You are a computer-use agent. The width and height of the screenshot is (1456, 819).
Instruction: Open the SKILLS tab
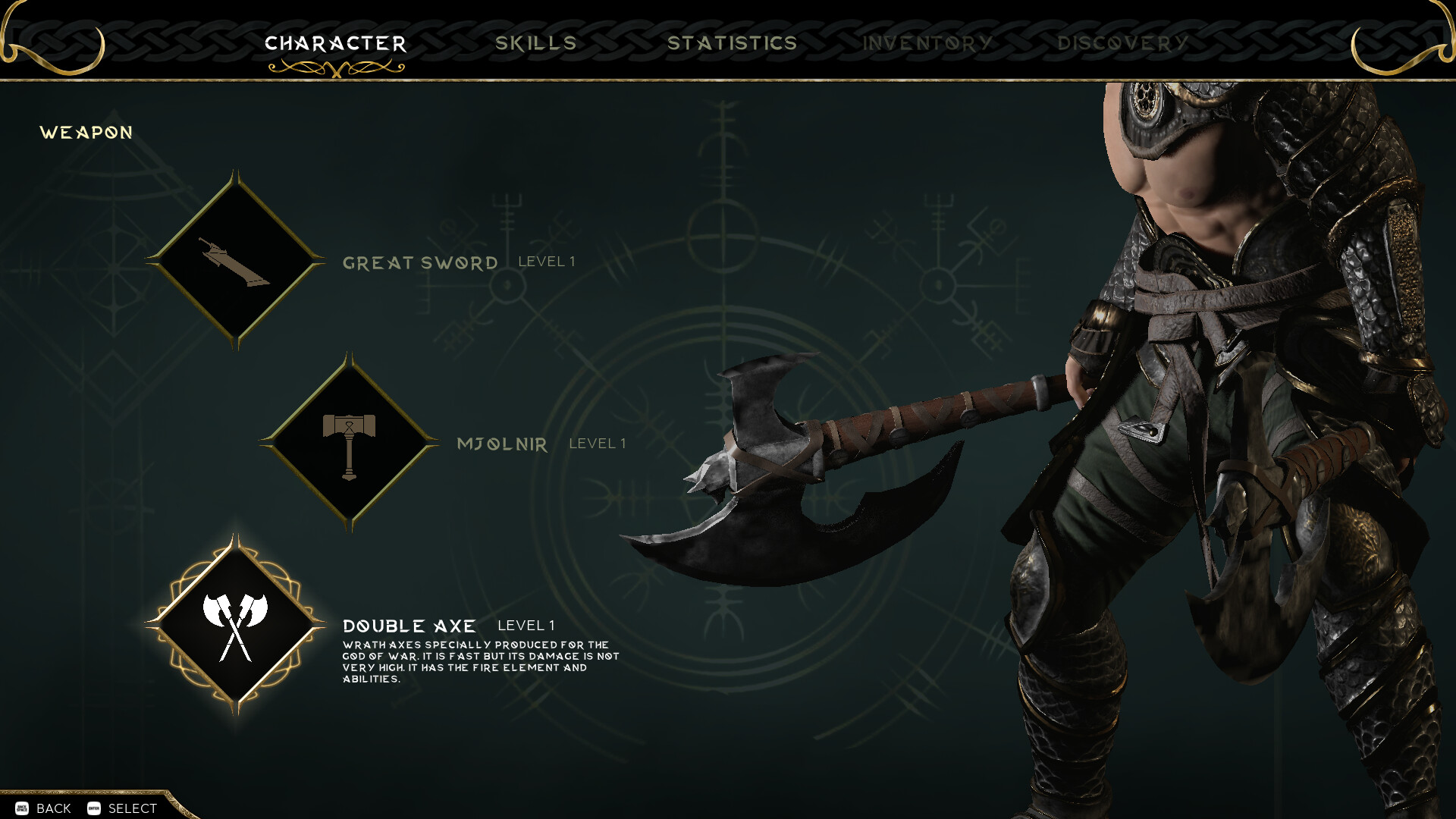point(536,43)
